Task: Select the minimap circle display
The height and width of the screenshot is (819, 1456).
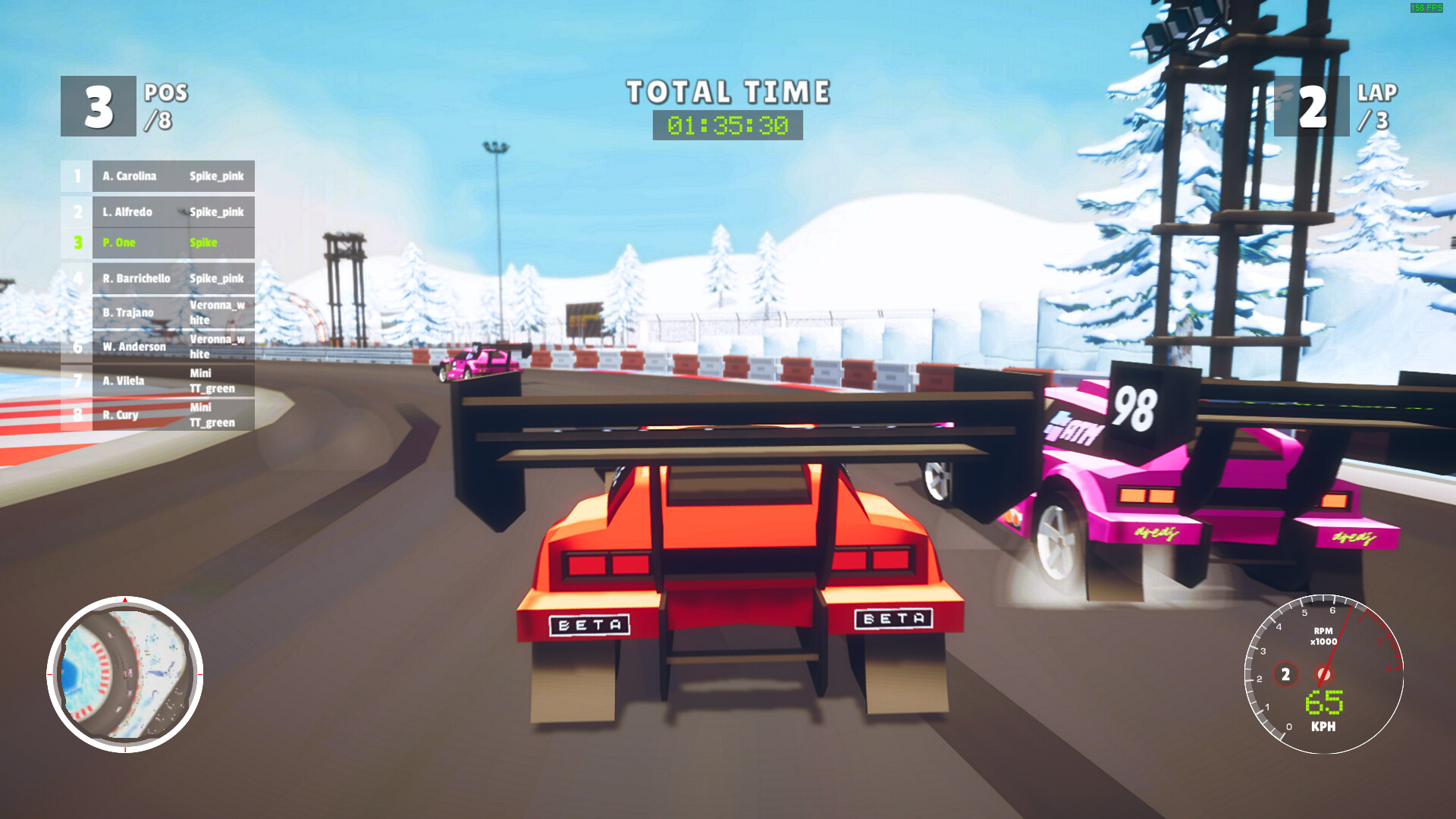Action: pos(124,671)
